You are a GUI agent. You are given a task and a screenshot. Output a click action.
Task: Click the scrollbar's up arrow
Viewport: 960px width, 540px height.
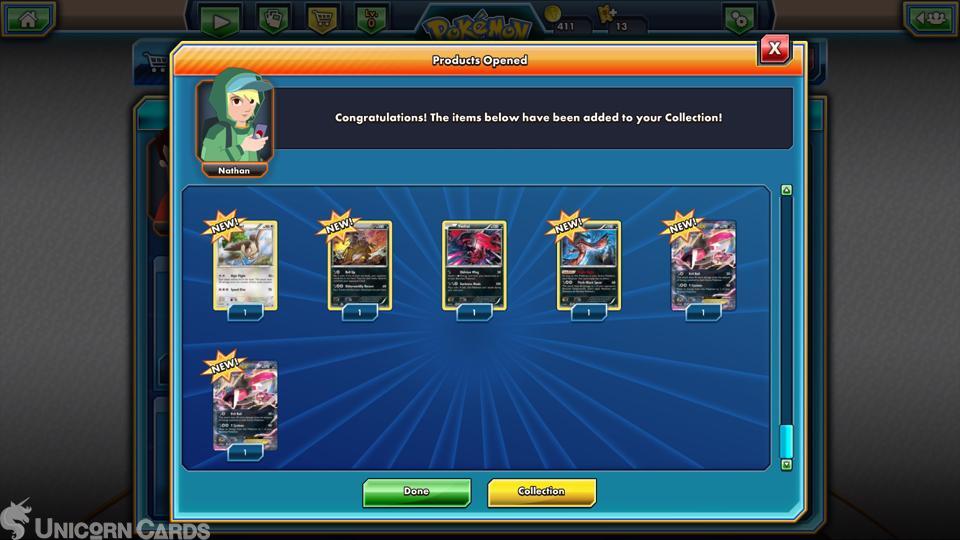(x=786, y=190)
